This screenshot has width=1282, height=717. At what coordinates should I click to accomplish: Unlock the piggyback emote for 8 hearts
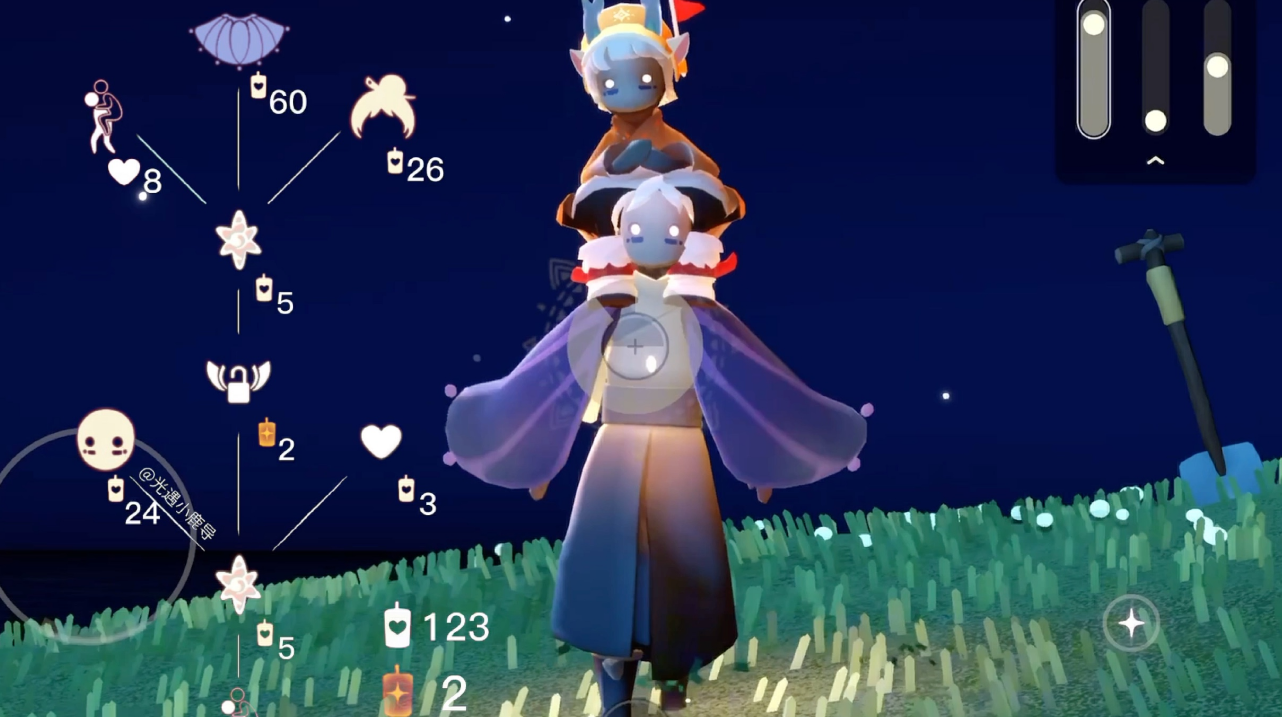(101, 116)
